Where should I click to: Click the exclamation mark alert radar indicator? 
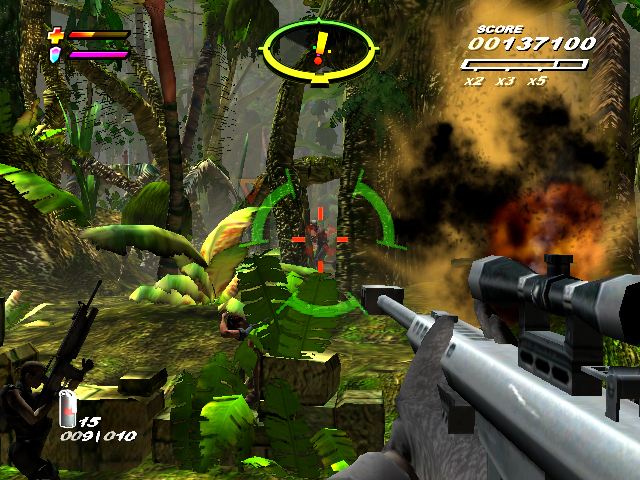[x=319, y=47]
